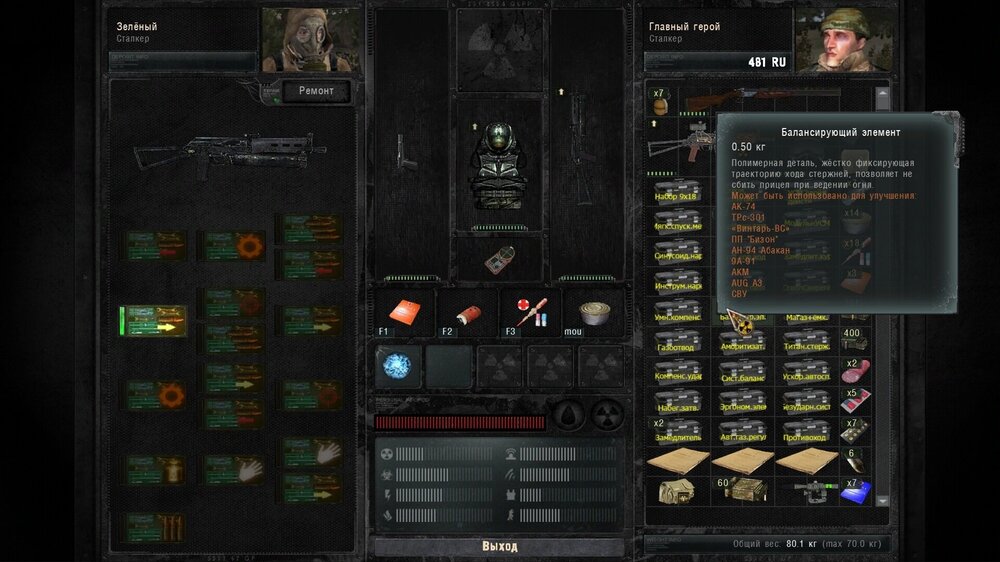This screenshot has height=562, width=1000.
Task: Select the canned food quick slot
Action: tap(593, 312)
